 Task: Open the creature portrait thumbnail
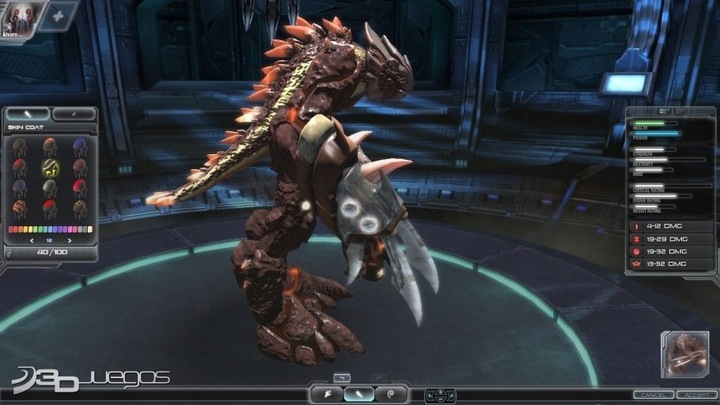(x=684, y=354)
